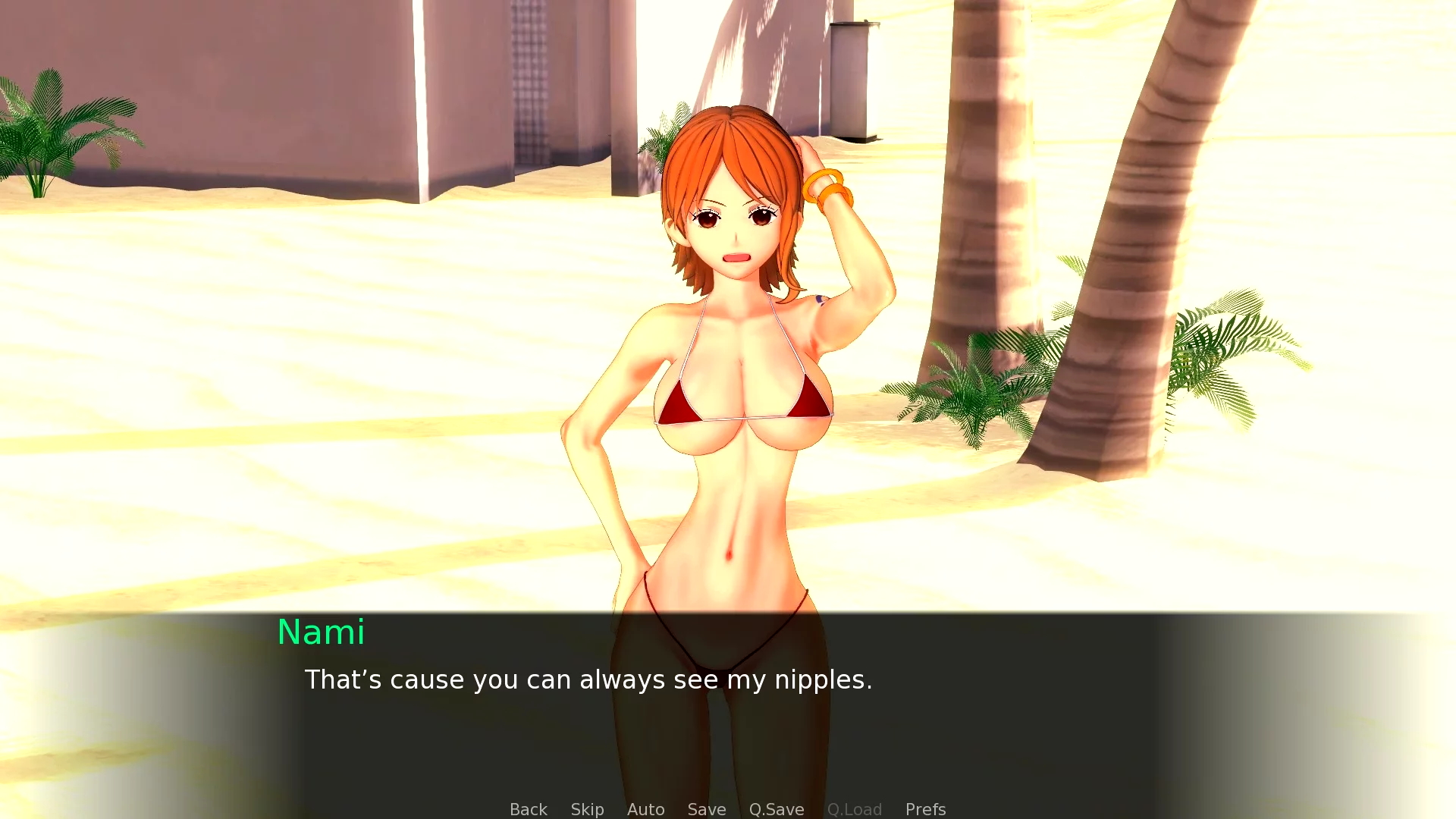This screenshot has width=1456, height=819.
Task: Open Prefs settings
Action: 925,809
